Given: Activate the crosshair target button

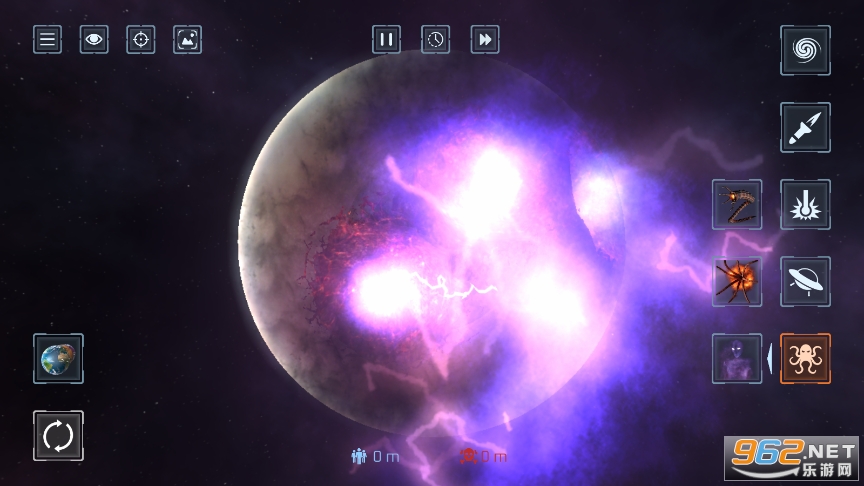Looking at the screenshot, I should pos(141,40).
